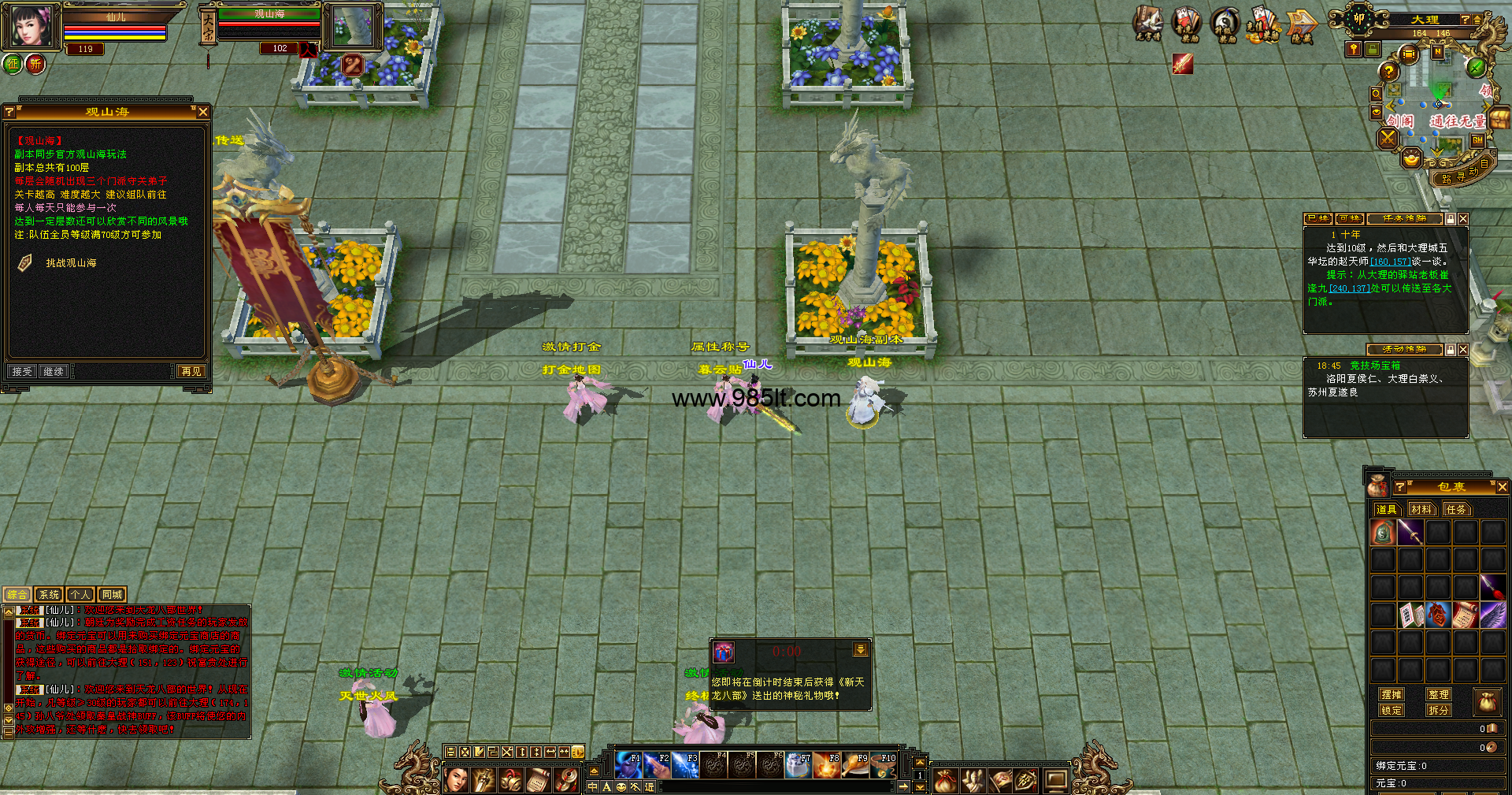Switch chat to the 系统 tab
Viewport: 1512px width, 795px height.
pyautogui.click(x=49, y=595)
